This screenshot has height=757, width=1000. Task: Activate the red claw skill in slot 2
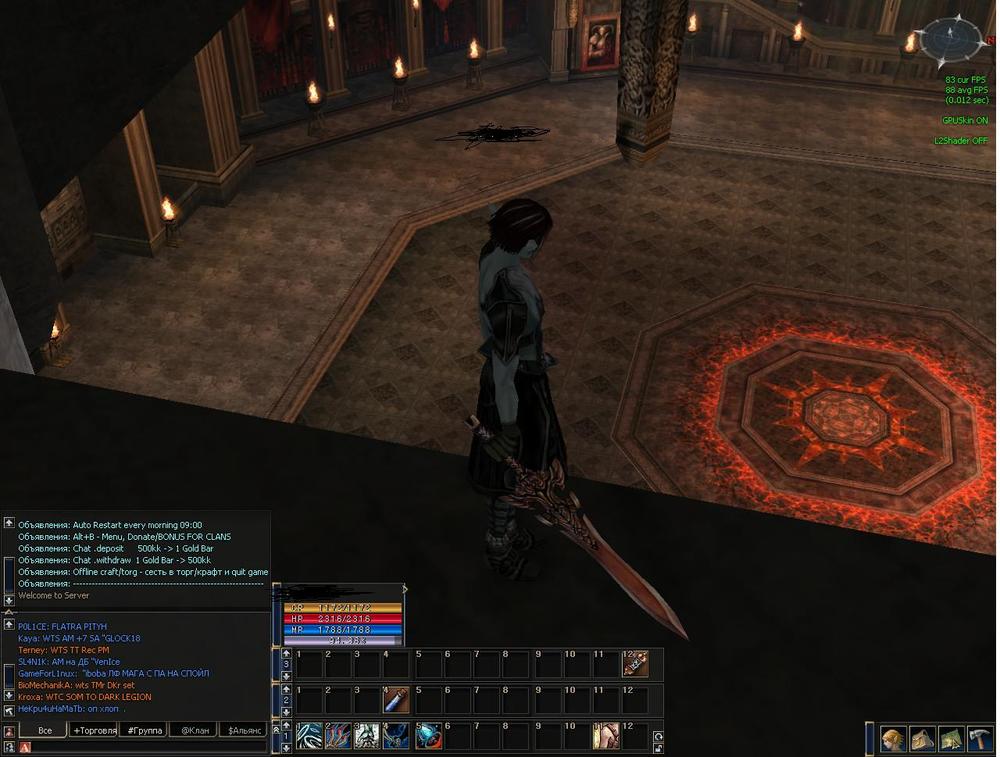[x=338, y=737]
